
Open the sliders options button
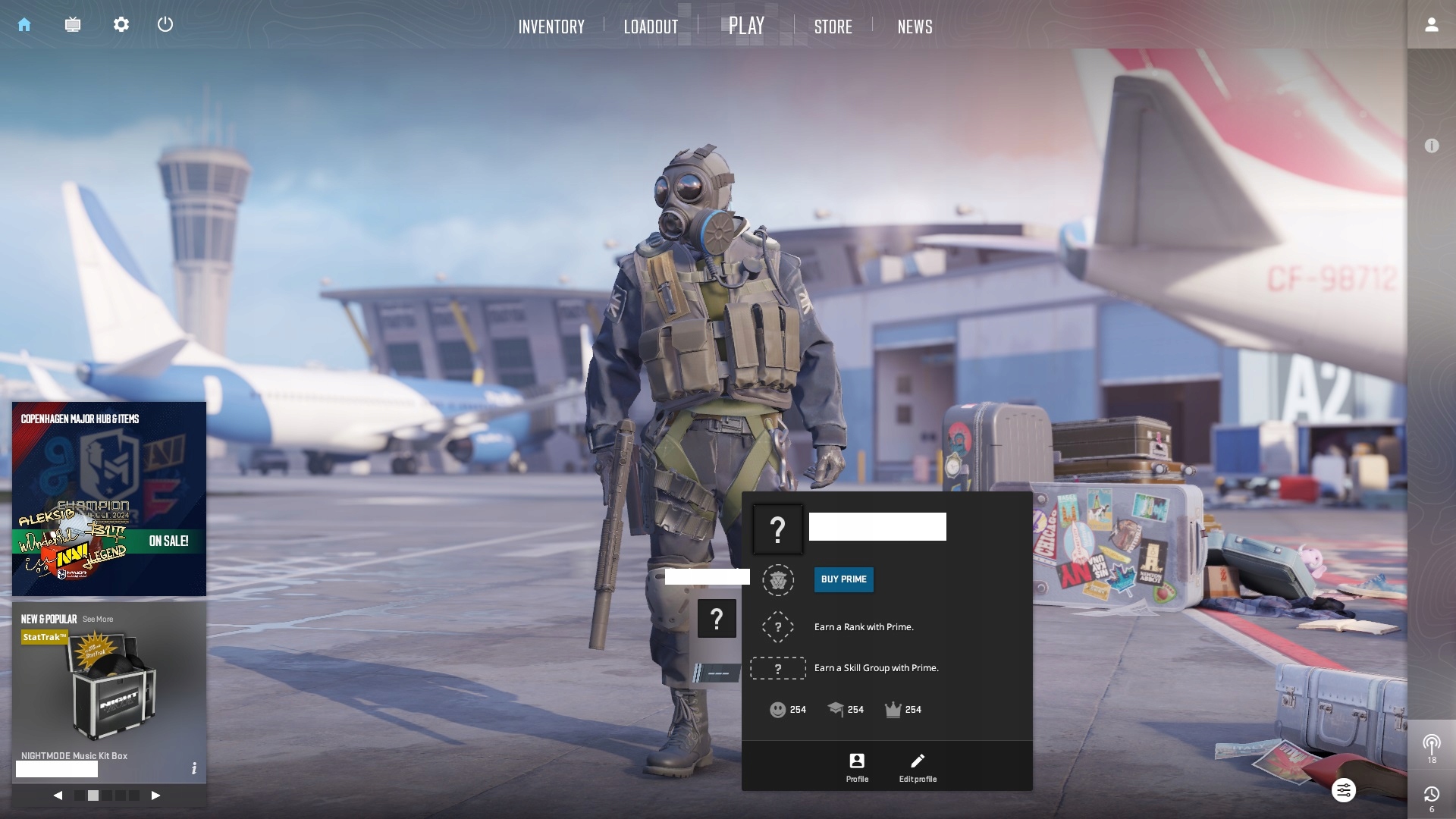(x=1343, y=791)
